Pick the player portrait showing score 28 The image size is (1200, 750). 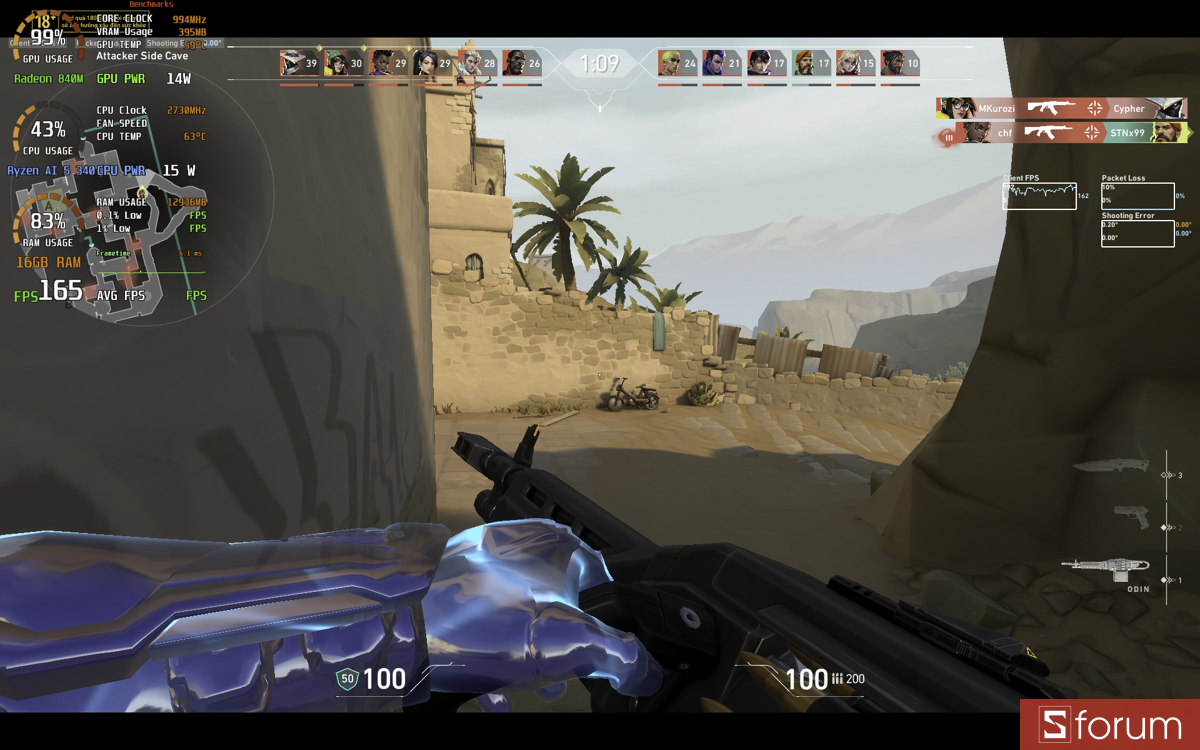tap(470, 63)
